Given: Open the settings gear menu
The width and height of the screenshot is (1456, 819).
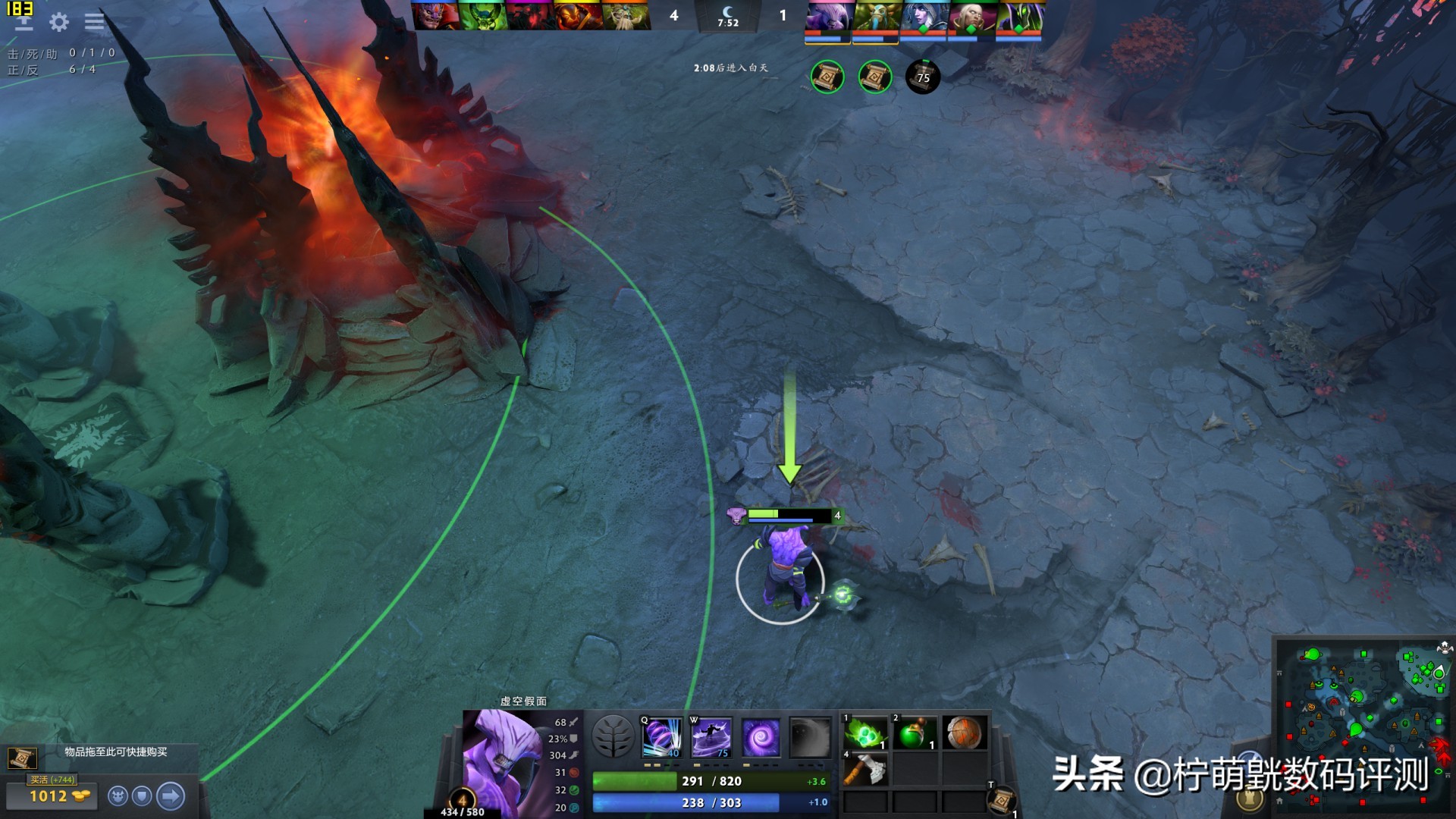Looking at the screenshot, I should (59, 22).
